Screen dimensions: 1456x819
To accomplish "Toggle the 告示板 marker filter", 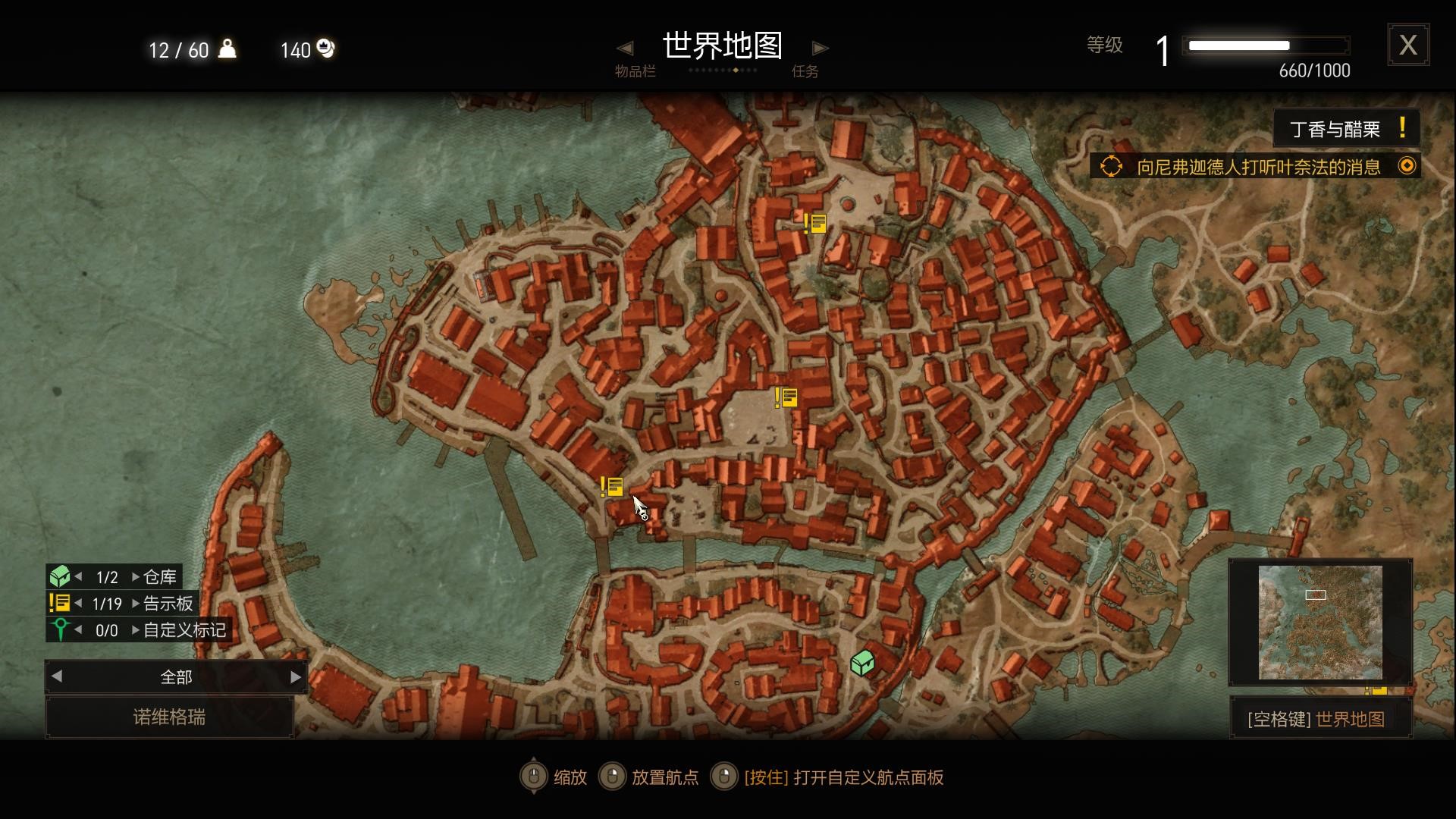I will tap(59, 604).
